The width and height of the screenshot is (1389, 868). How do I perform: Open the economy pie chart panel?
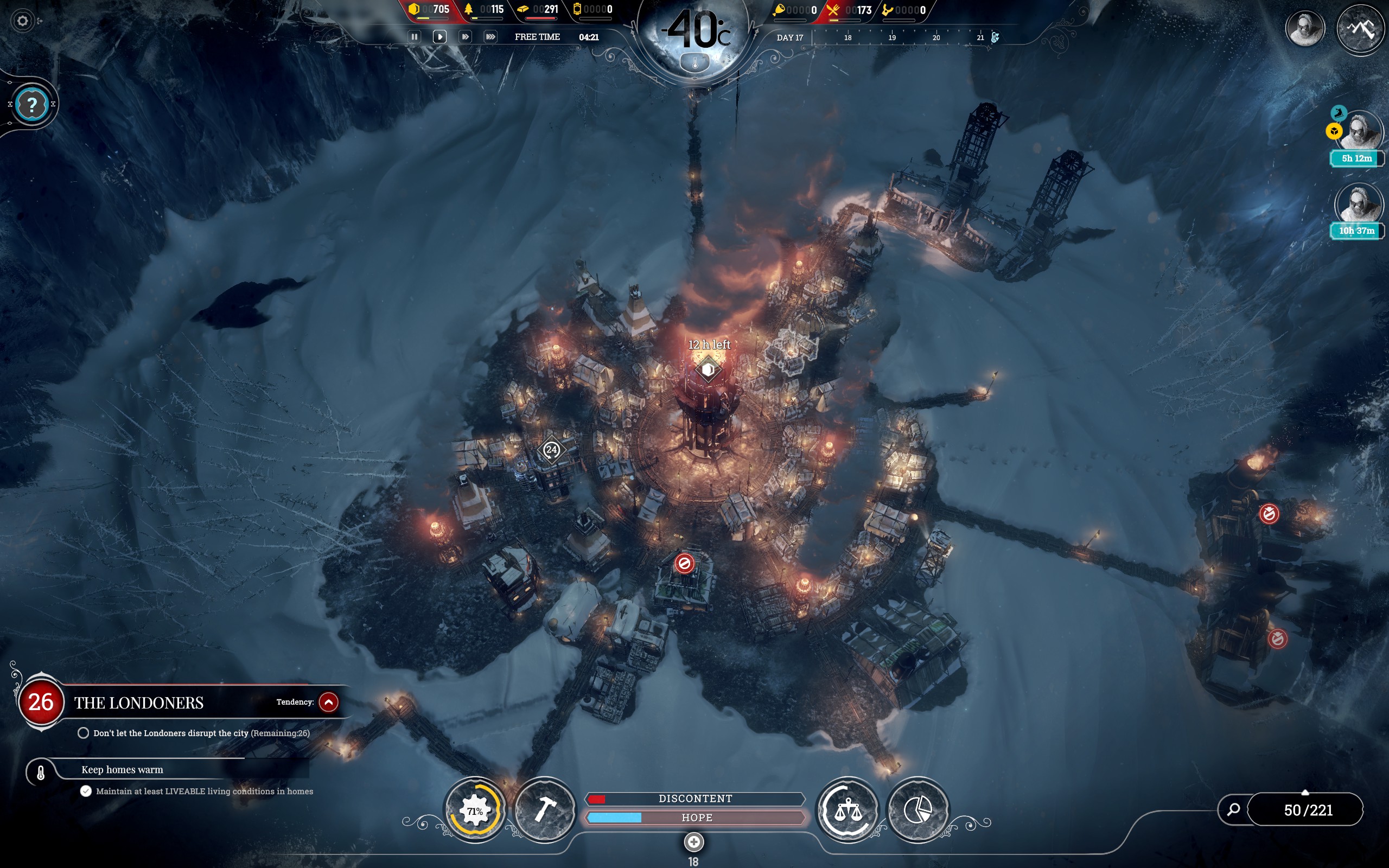(917, 810)
